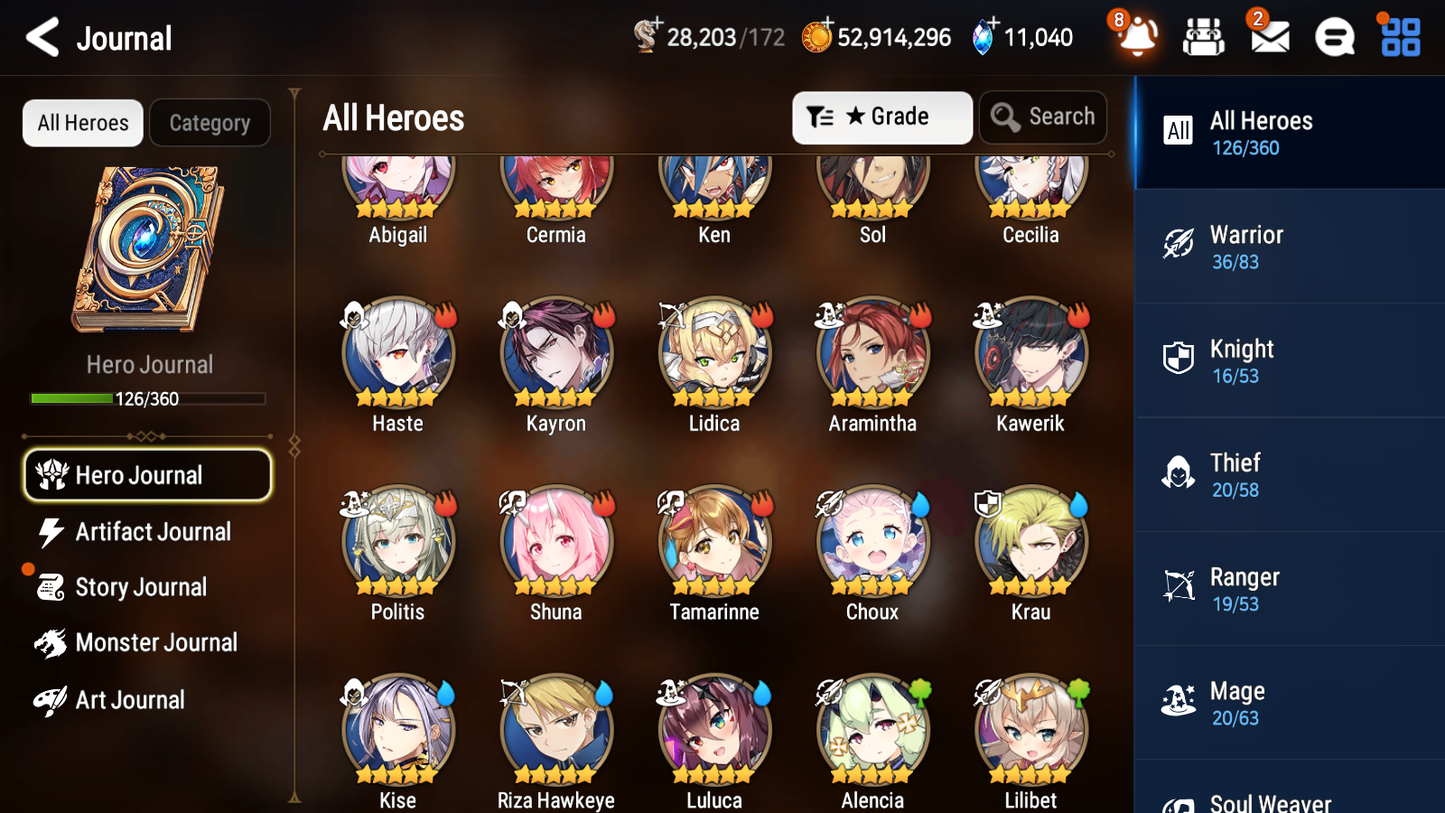Image resolution: width=1445 pixels, height=813 pixels.
Task: Click the Hero Journal progress bar
Action: pyautogui.click(x=149, y=398)
